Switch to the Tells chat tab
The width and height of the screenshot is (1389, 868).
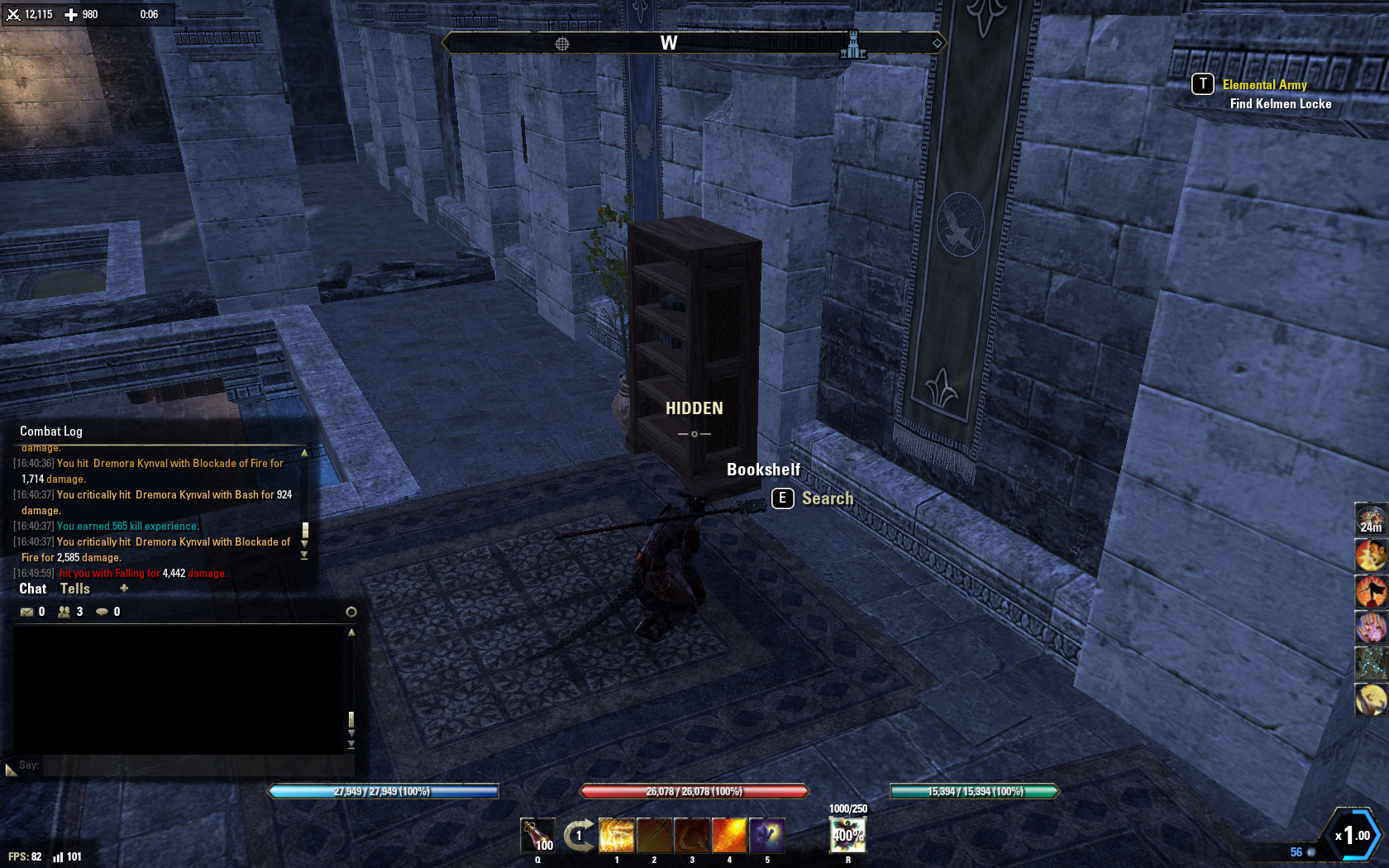coord(74,589)
